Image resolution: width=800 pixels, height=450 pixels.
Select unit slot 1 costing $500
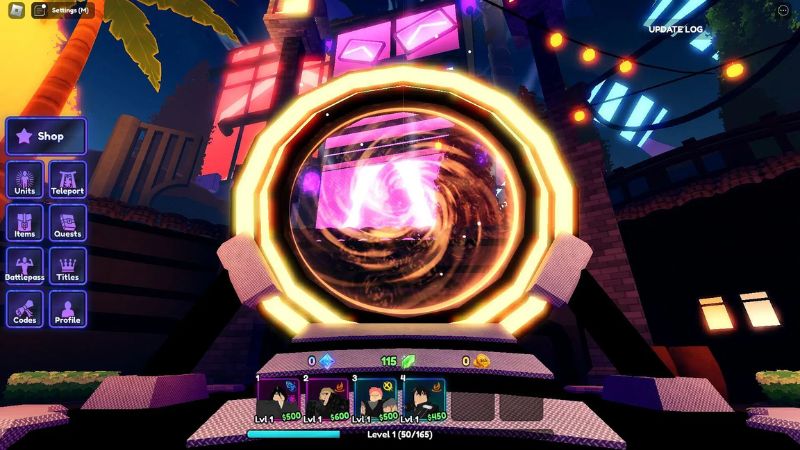point(278,400)
